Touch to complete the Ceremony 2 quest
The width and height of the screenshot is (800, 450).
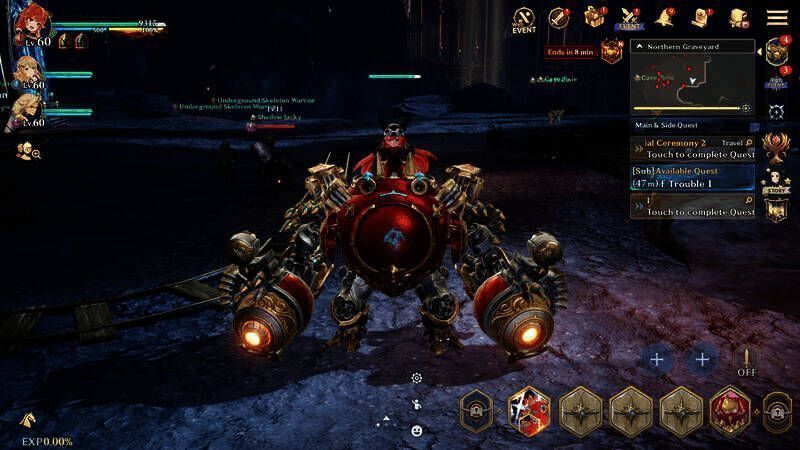pyautogui.click(x=692, y=149)
